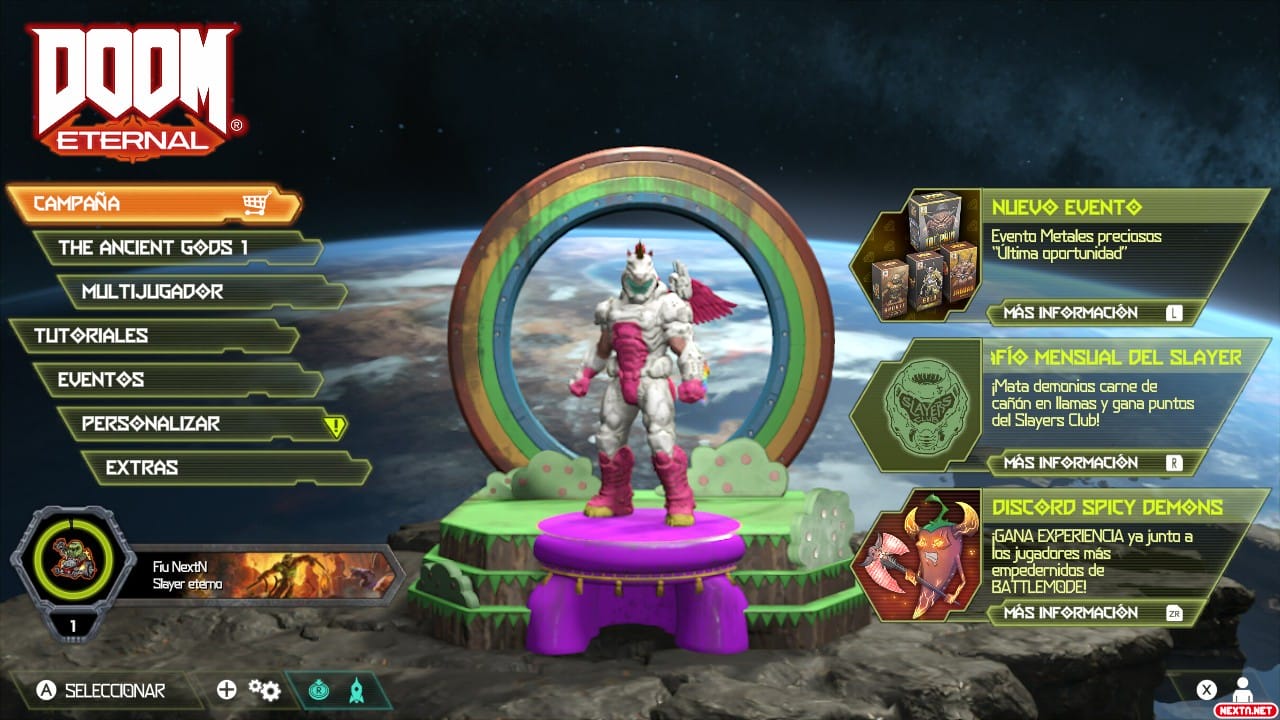Image resolution: width=1280 pixels, height=720 pixels.
Task: Click the Seleccionar button
Action: click(x=100, y=690)
